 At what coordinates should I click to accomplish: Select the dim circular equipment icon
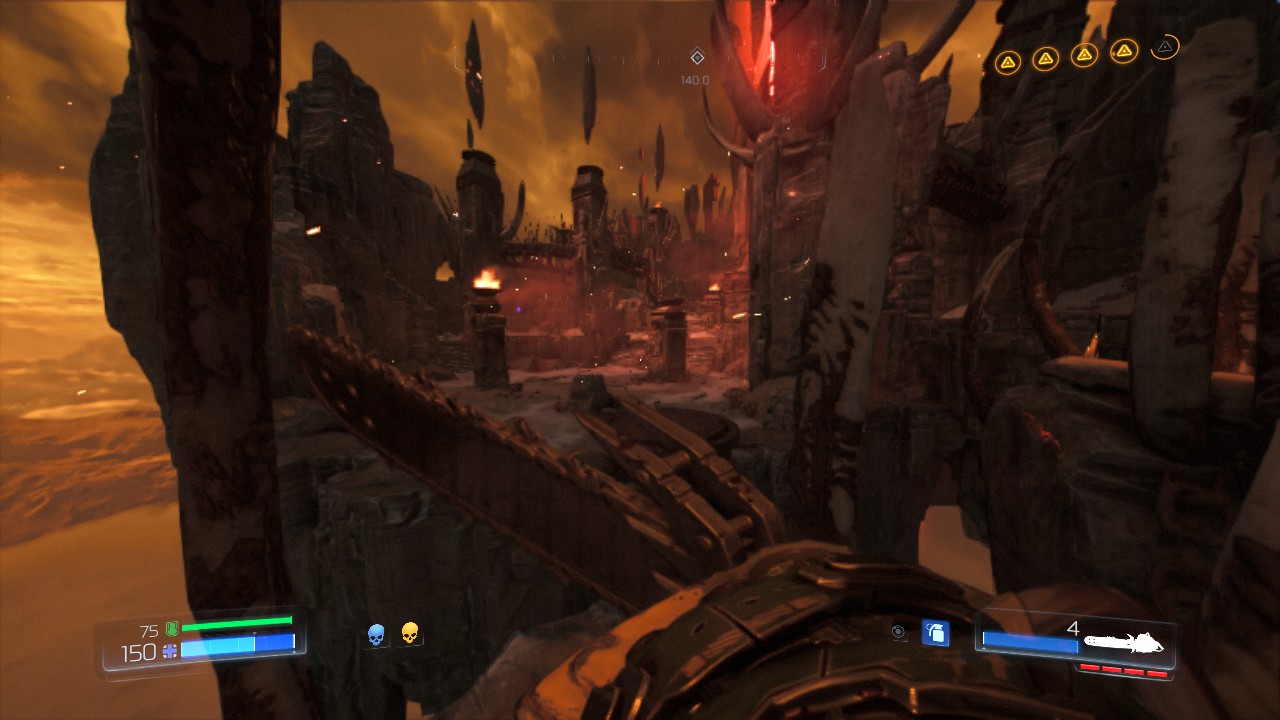point(898,631)
